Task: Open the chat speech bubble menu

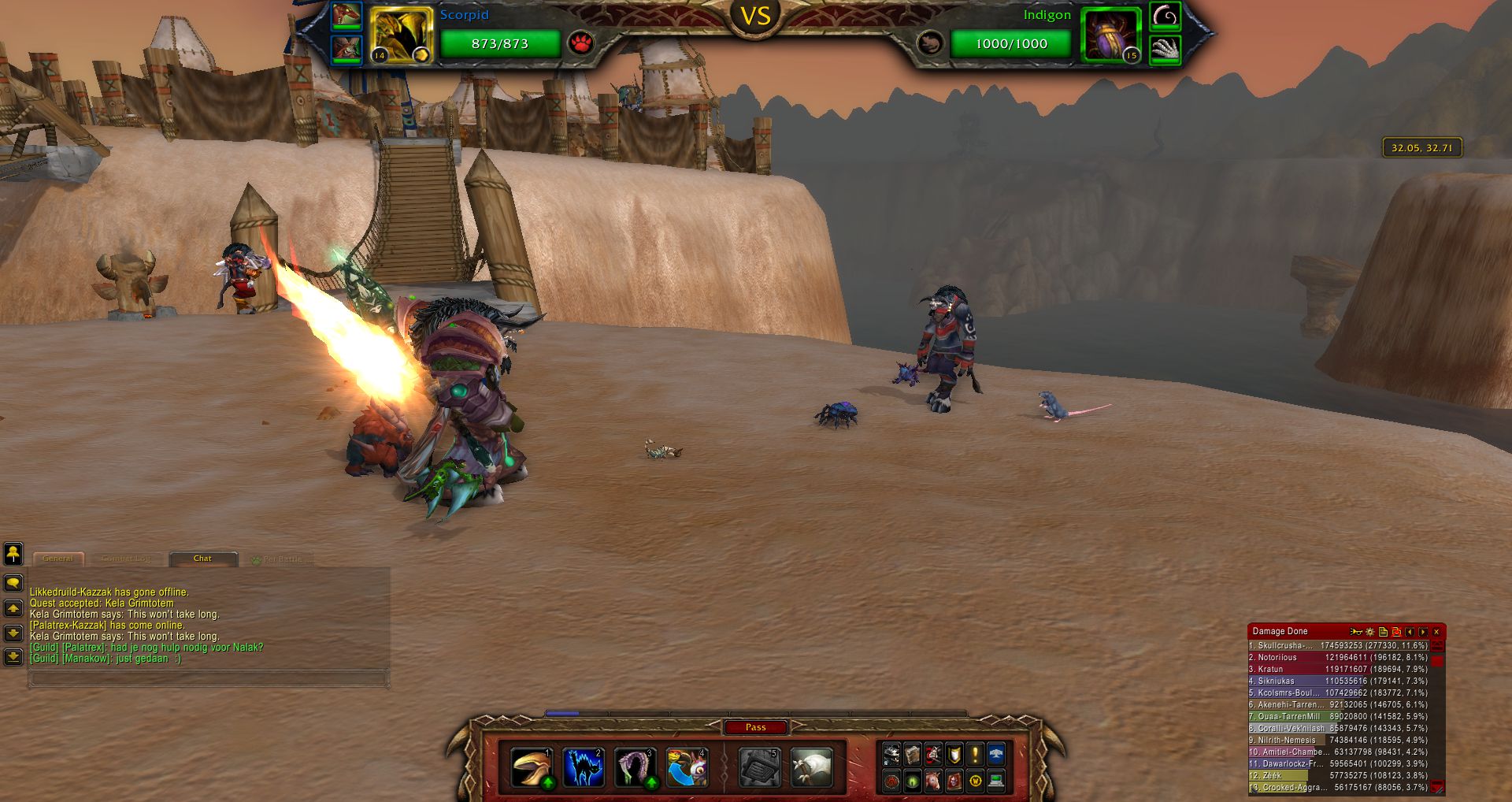Action: coord(13,583)
